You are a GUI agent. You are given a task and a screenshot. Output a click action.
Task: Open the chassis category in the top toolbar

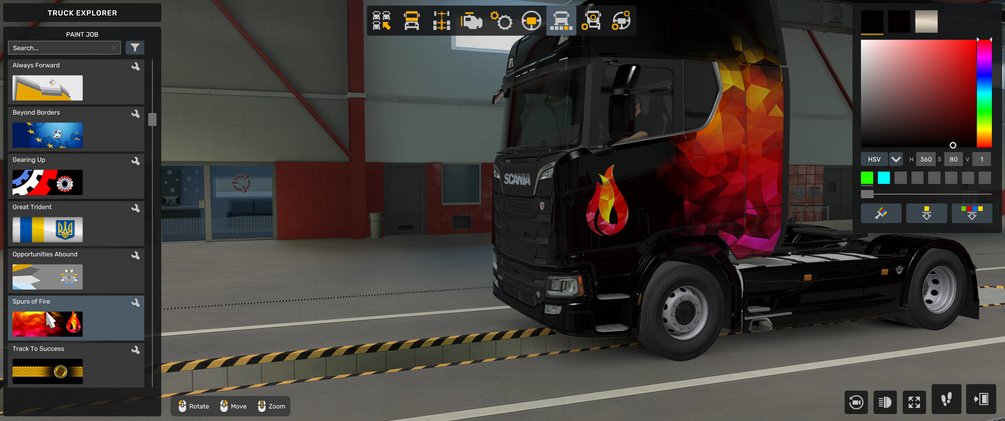click(x=441, y=21)
